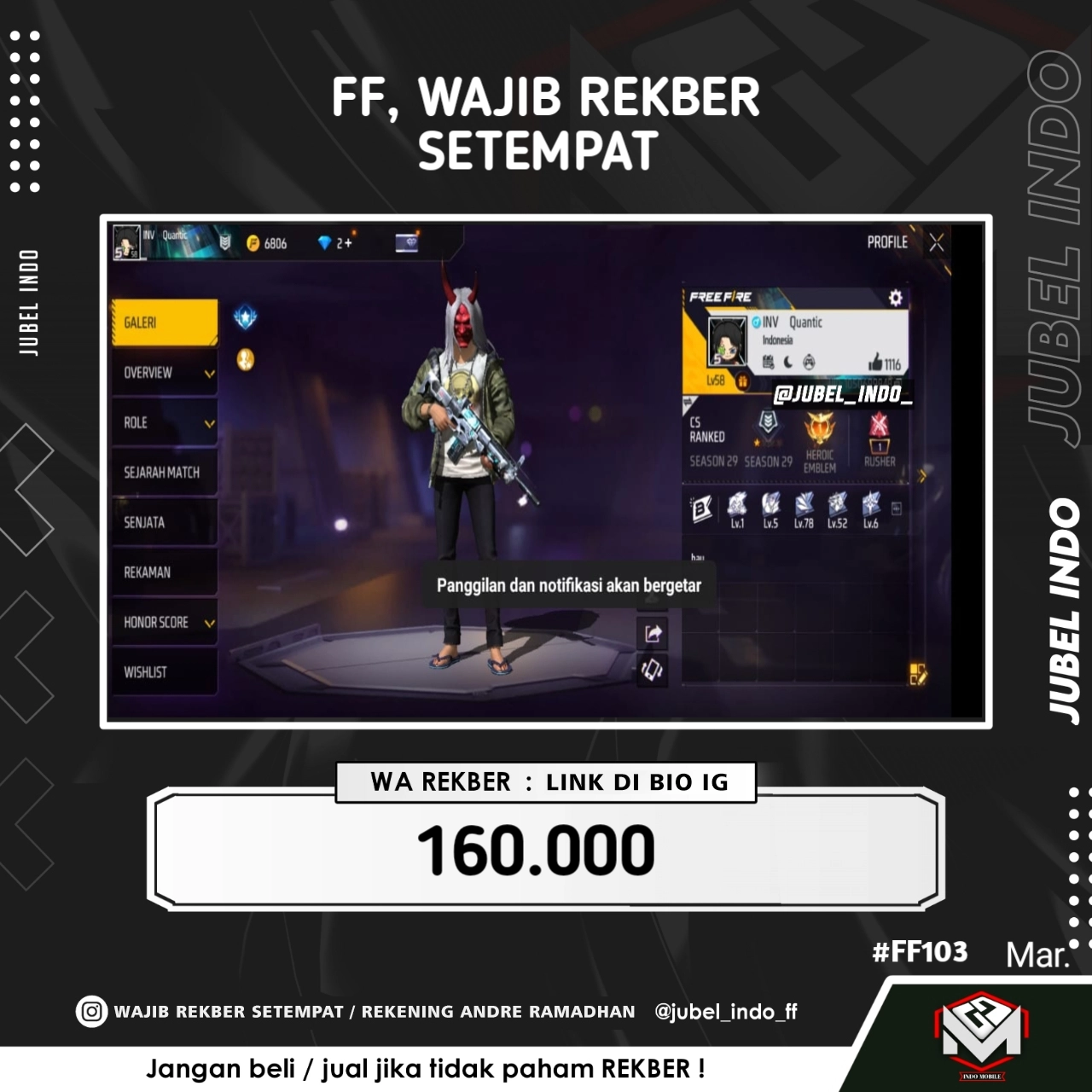Screen dimensions: 1092x1092
Task: Click the share icon below the character
Action: tap(654, 631)
